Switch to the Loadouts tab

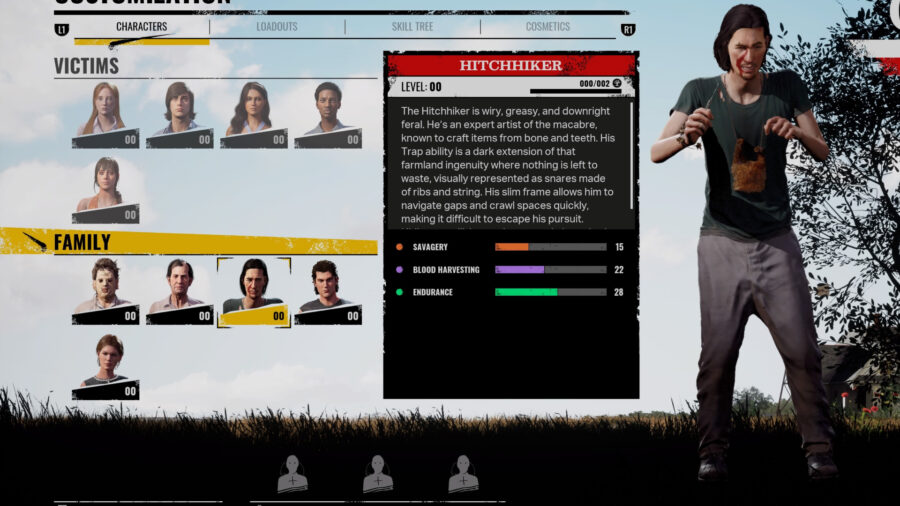[276, 27]
